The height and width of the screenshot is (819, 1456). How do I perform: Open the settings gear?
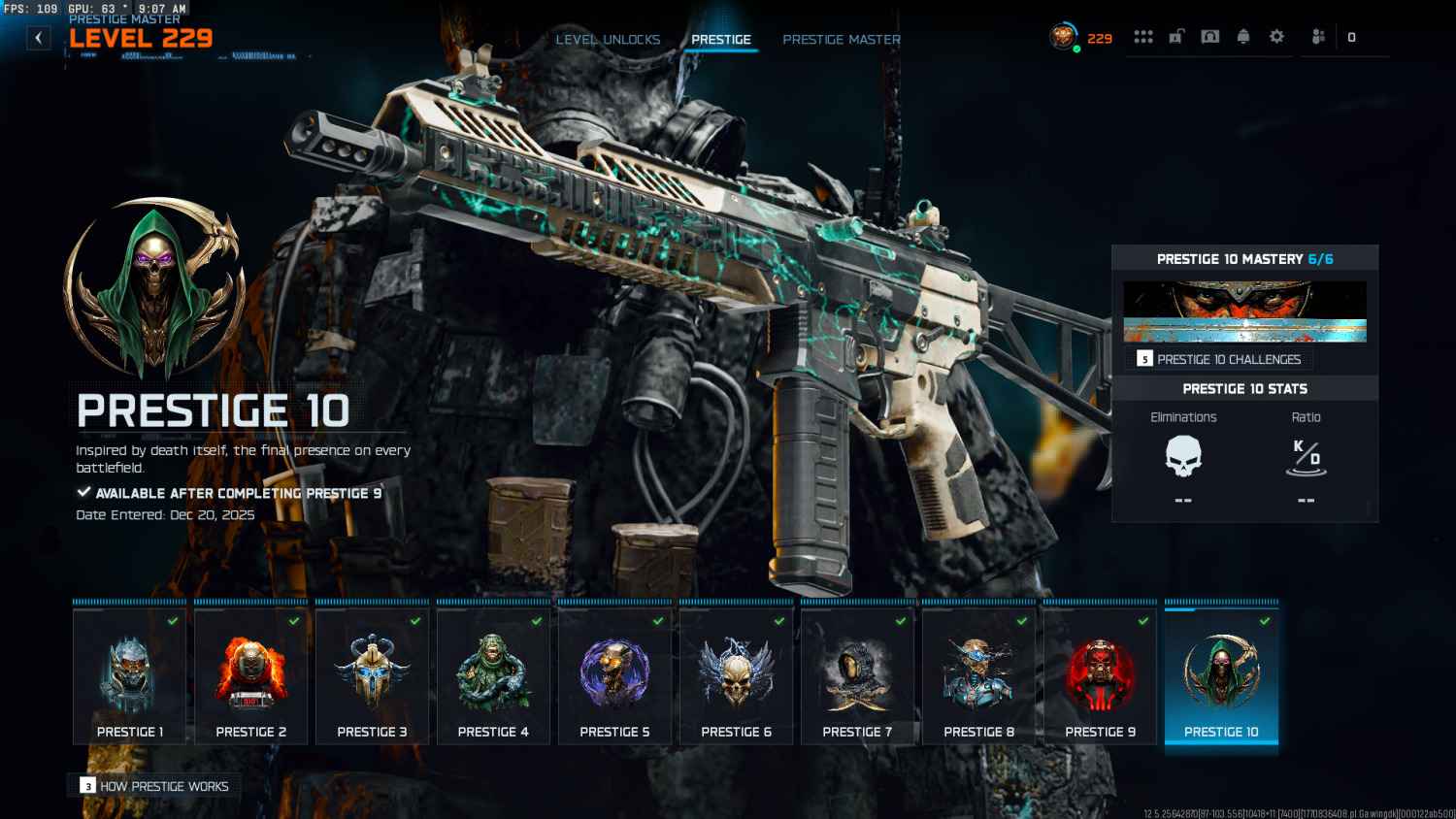coord(1276,37)
